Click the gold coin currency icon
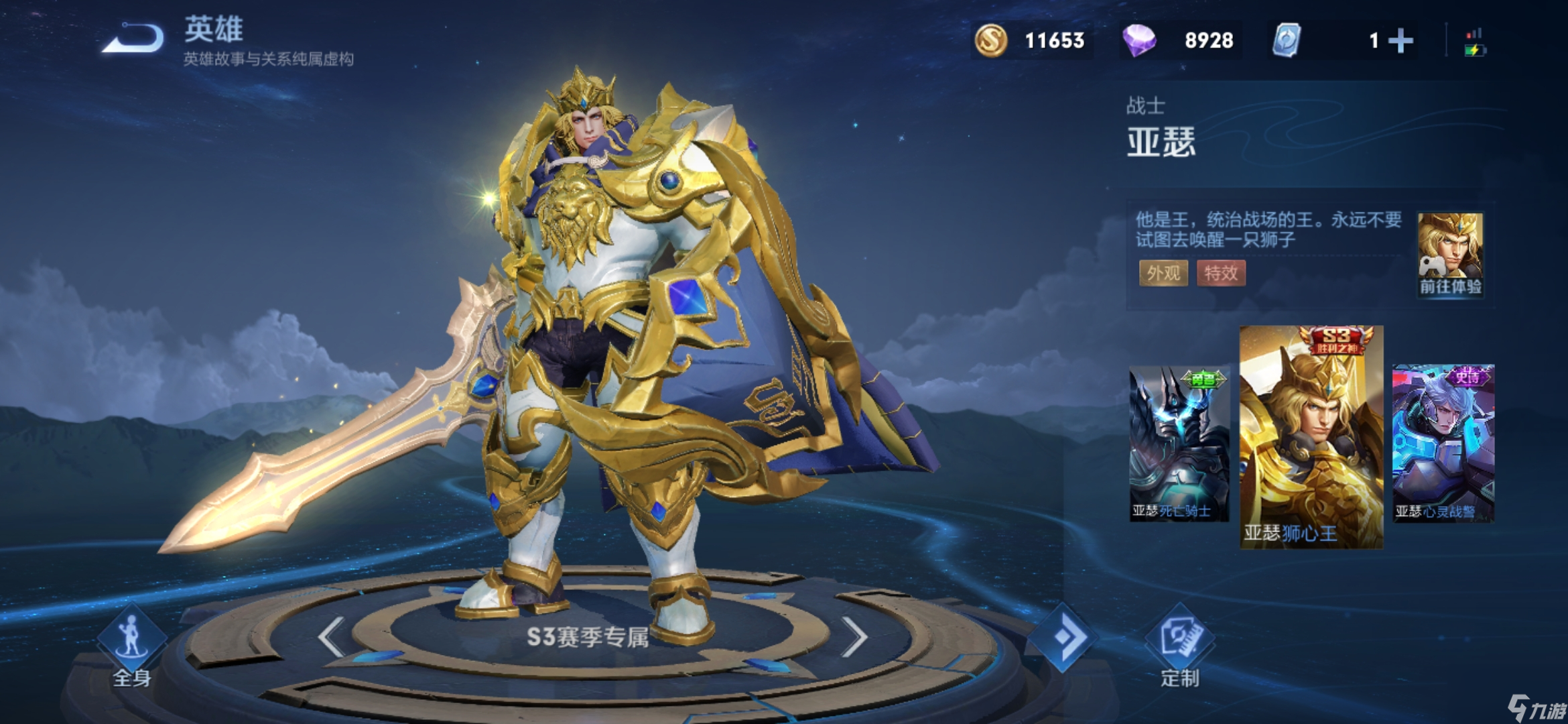The image size is (1568, 724). click(x=991, y=40)
